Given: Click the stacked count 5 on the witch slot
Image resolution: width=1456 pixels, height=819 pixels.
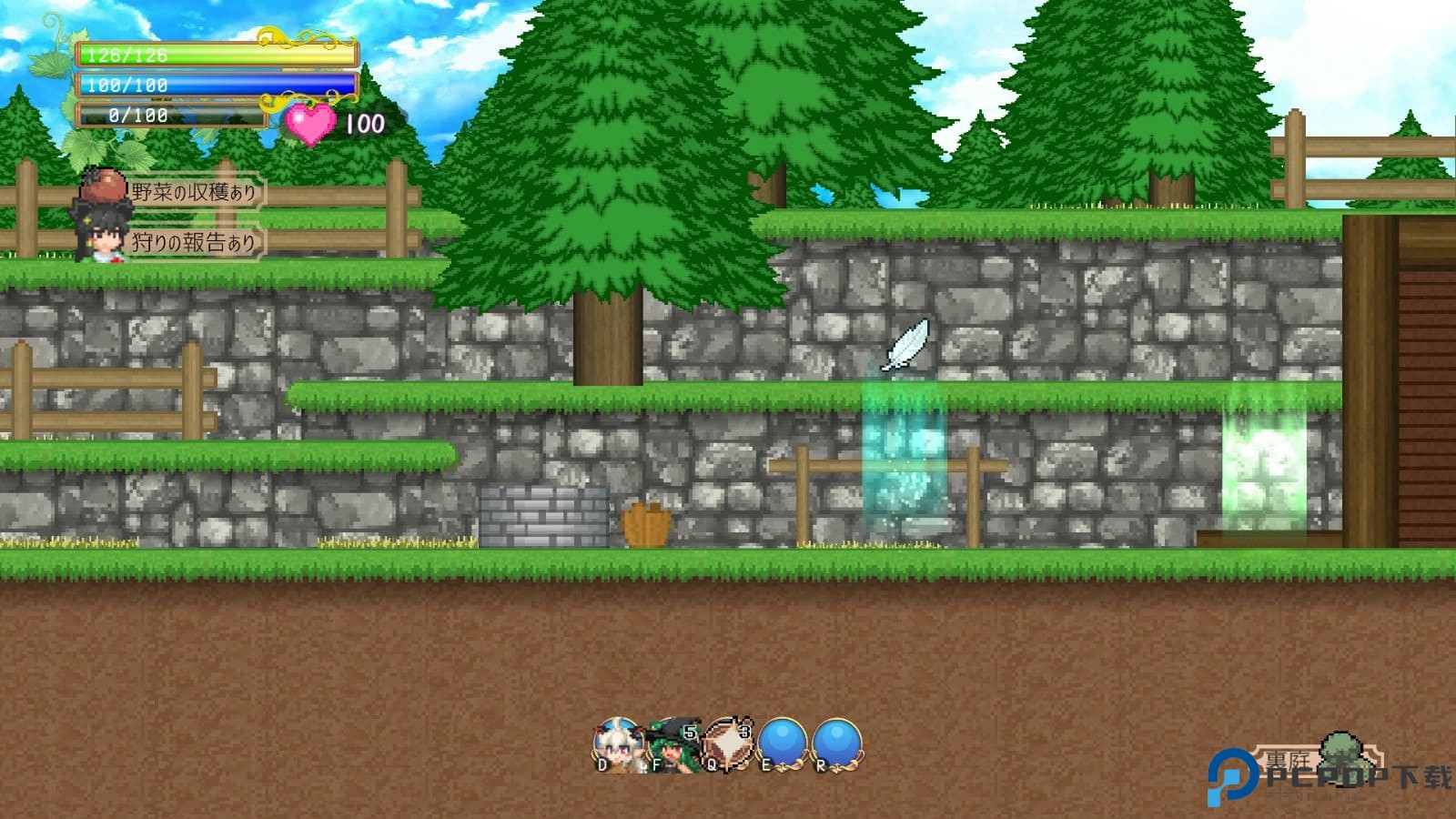Looking at the screenshot, I should tap(689, 730).
